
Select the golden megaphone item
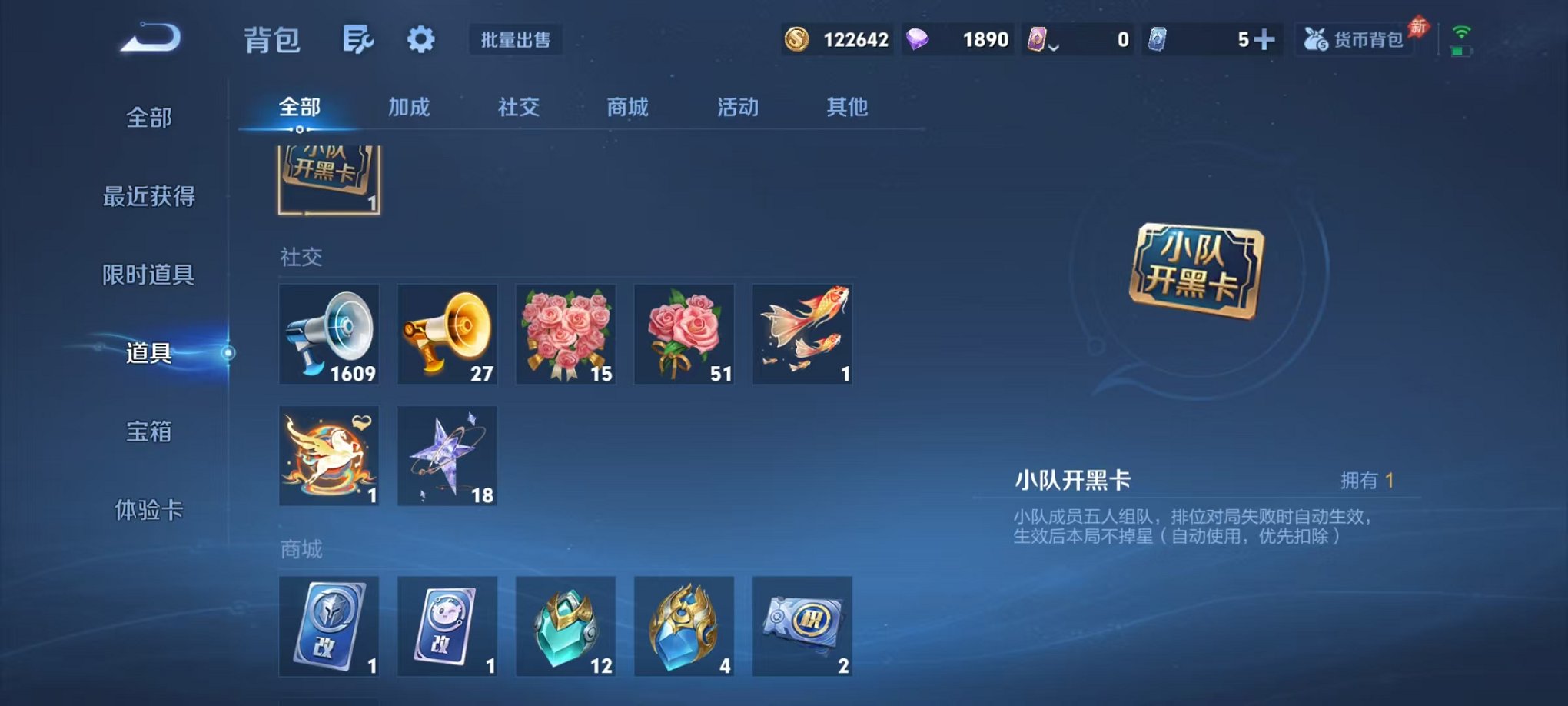point(447,335)
